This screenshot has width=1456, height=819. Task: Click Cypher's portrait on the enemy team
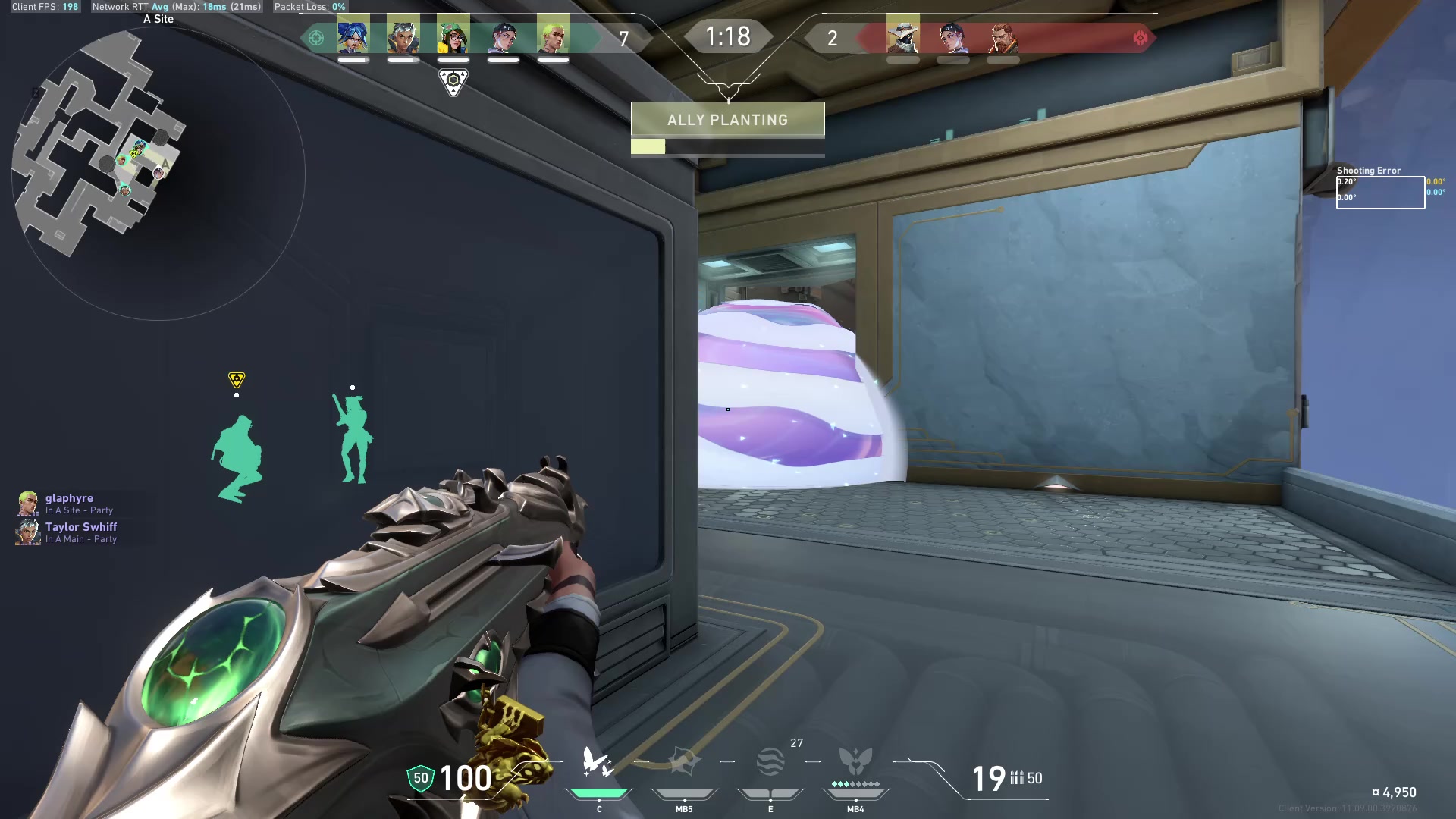tap(902, 36)
